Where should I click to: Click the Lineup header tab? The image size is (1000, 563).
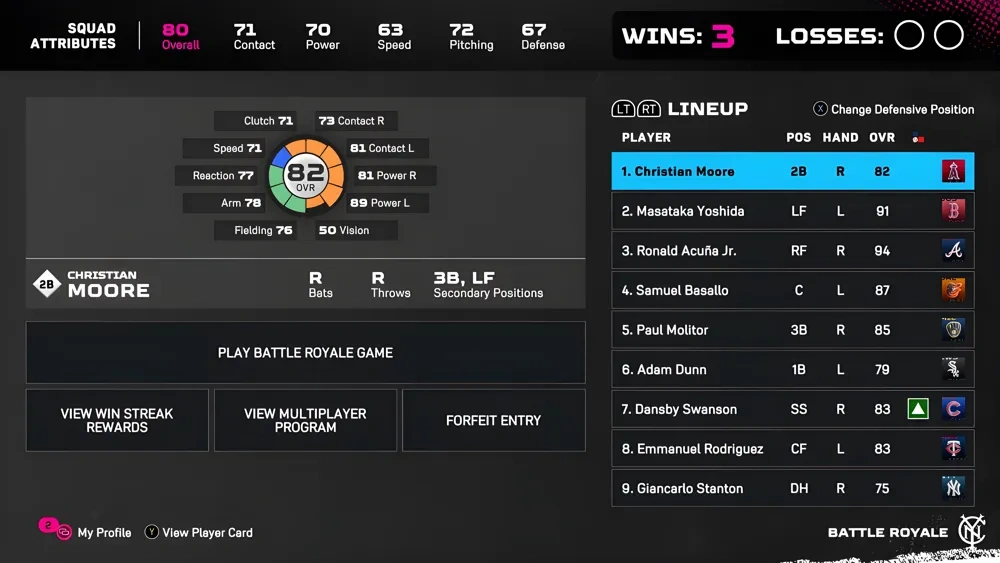pyautogui.click(x=707, y=109)
